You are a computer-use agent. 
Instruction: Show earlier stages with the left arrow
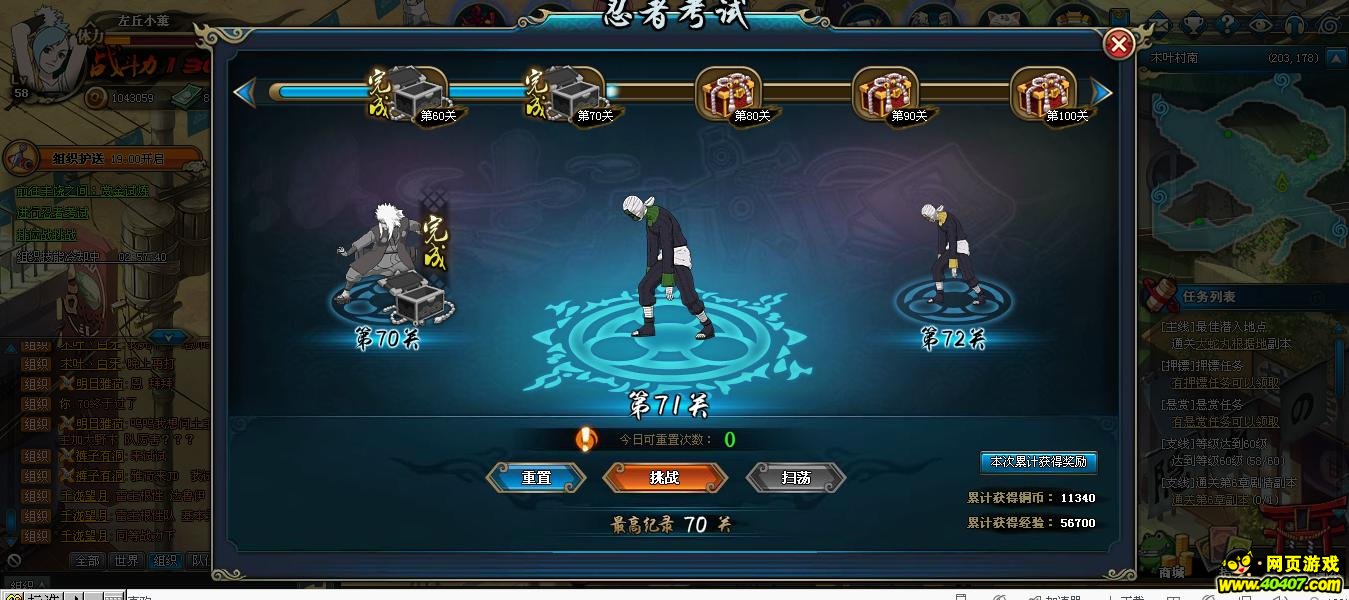coord(242,93)
